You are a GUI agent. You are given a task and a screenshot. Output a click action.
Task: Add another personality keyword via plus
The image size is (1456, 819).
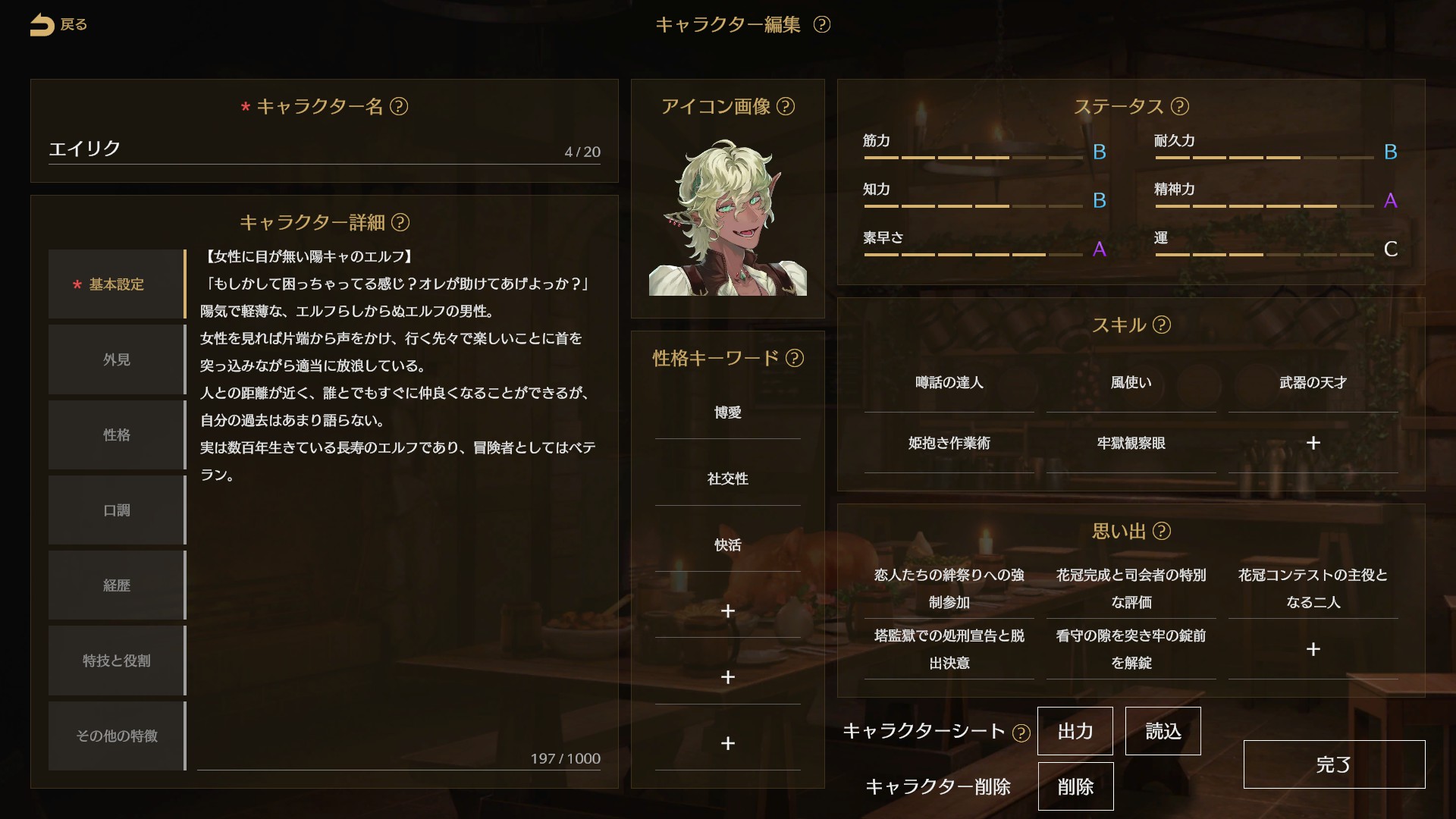click(727, 611)
